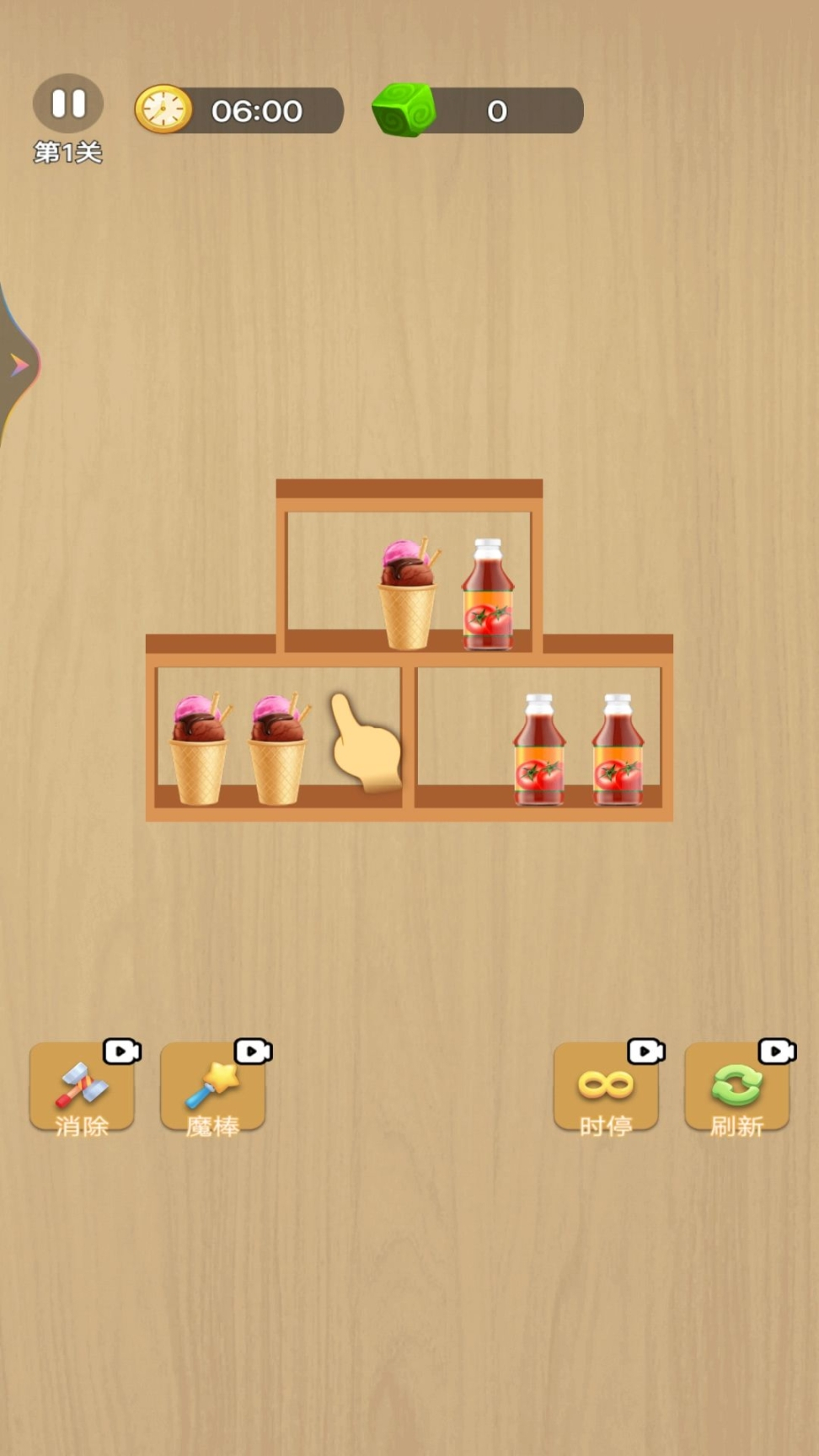Expand the side panel arrow tab
Viewport: 819px width, 1456px height.
click(x=18, y=365)
